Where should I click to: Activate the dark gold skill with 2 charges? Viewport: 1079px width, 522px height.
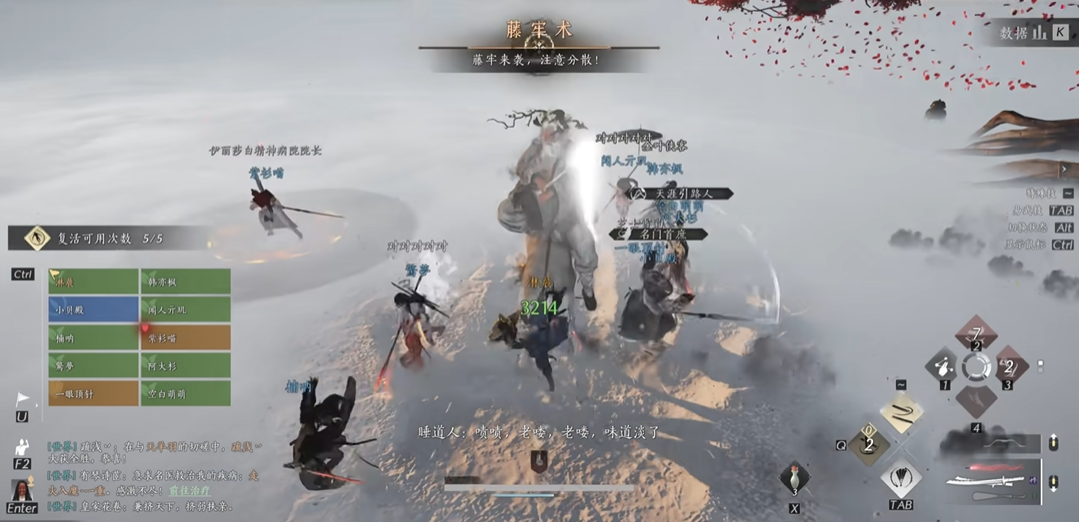click(x=869, y=444)
